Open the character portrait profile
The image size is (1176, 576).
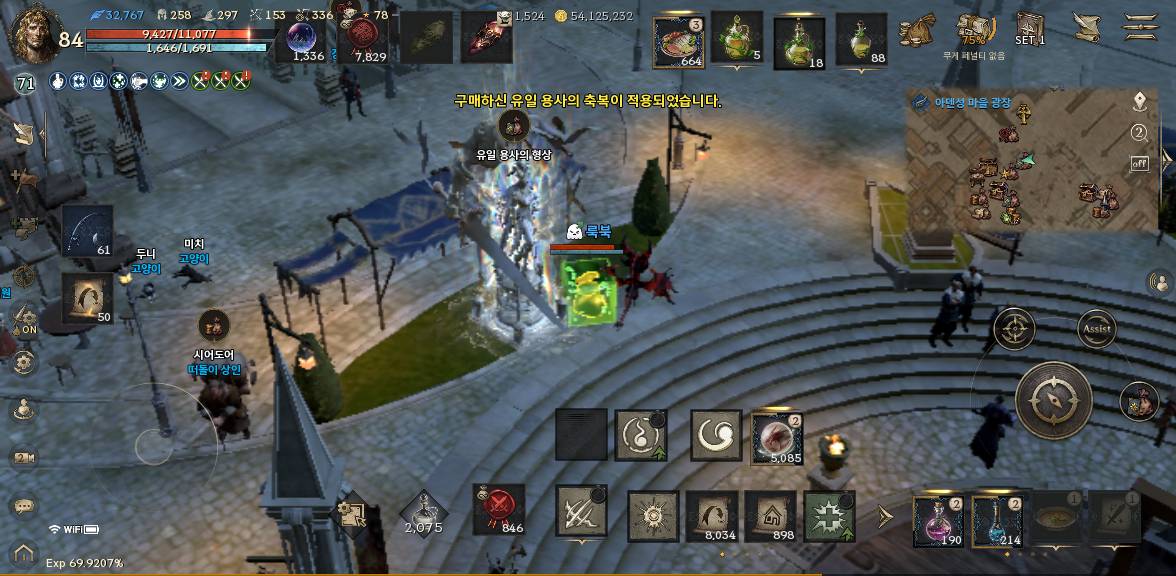point(32,35)
